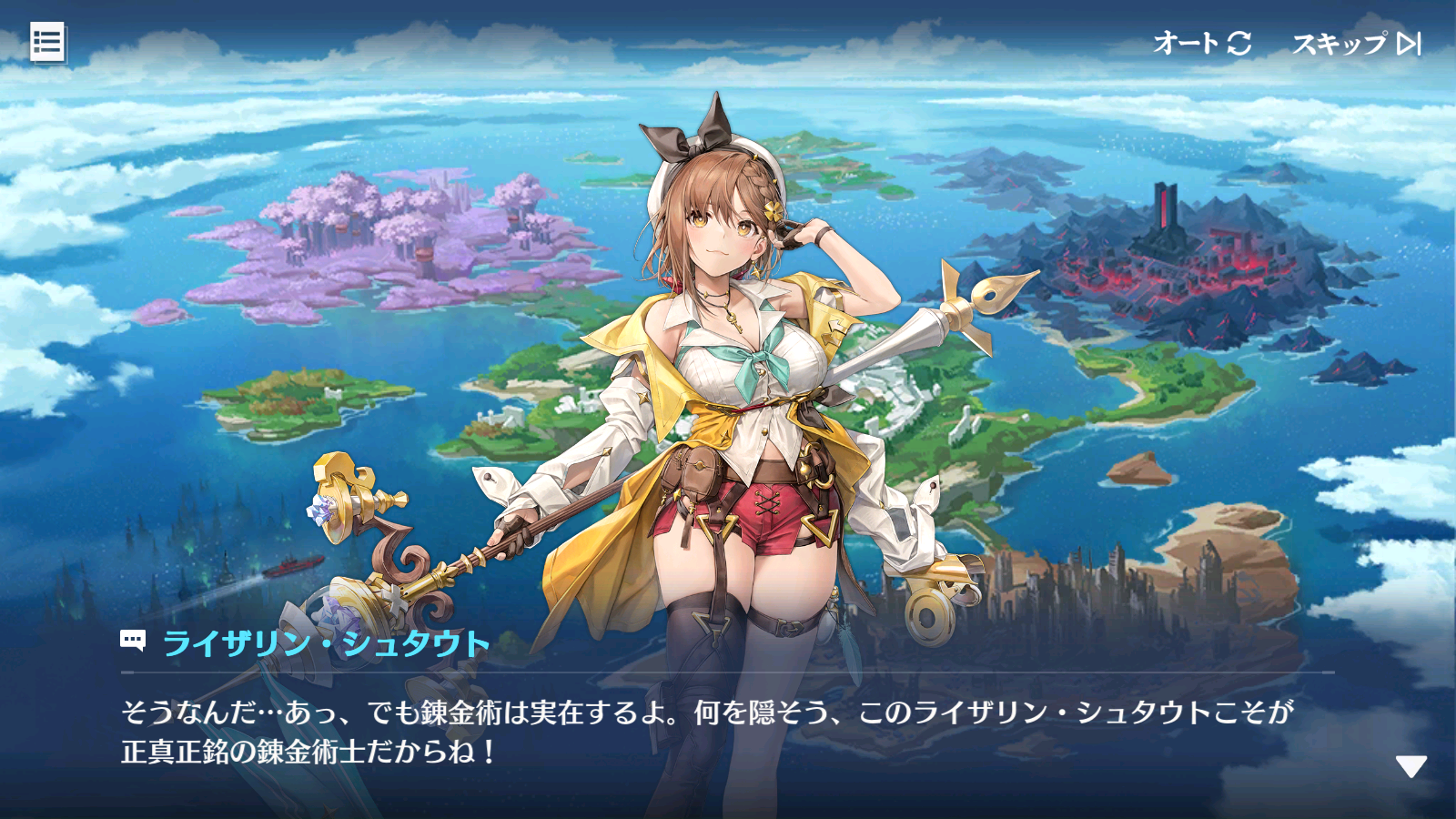This screenshot has height=819, width=1456.
Task: Tap the circular arrow icon beside オート
Action: (1239, 41)
